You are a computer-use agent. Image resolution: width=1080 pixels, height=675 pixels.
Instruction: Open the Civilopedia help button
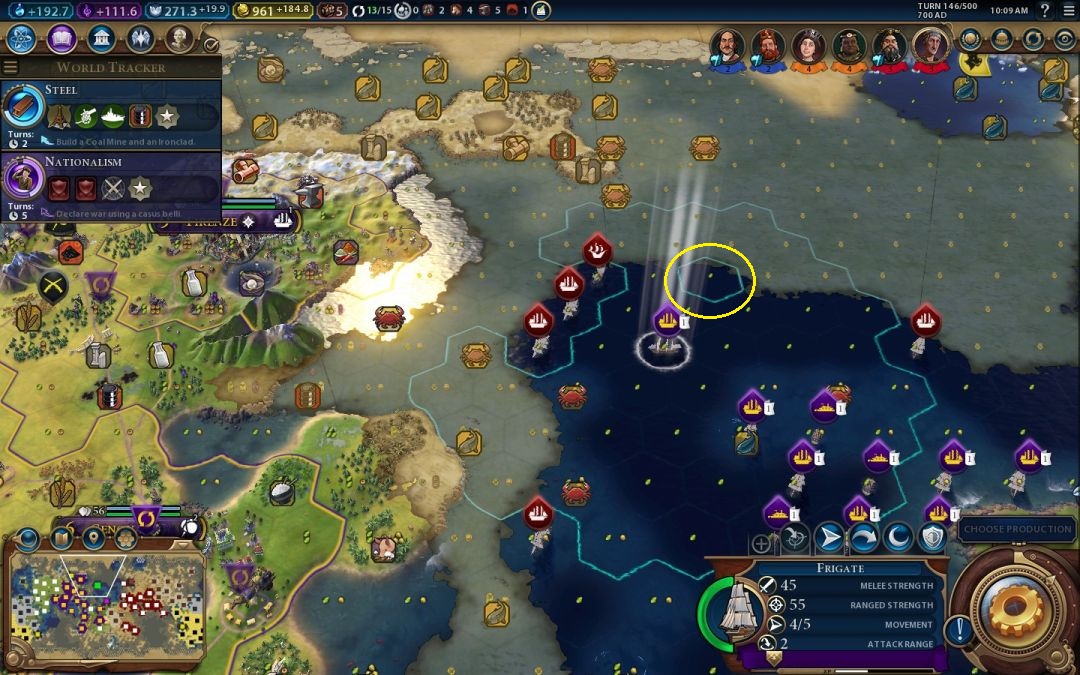click(x=1045, y=11)
